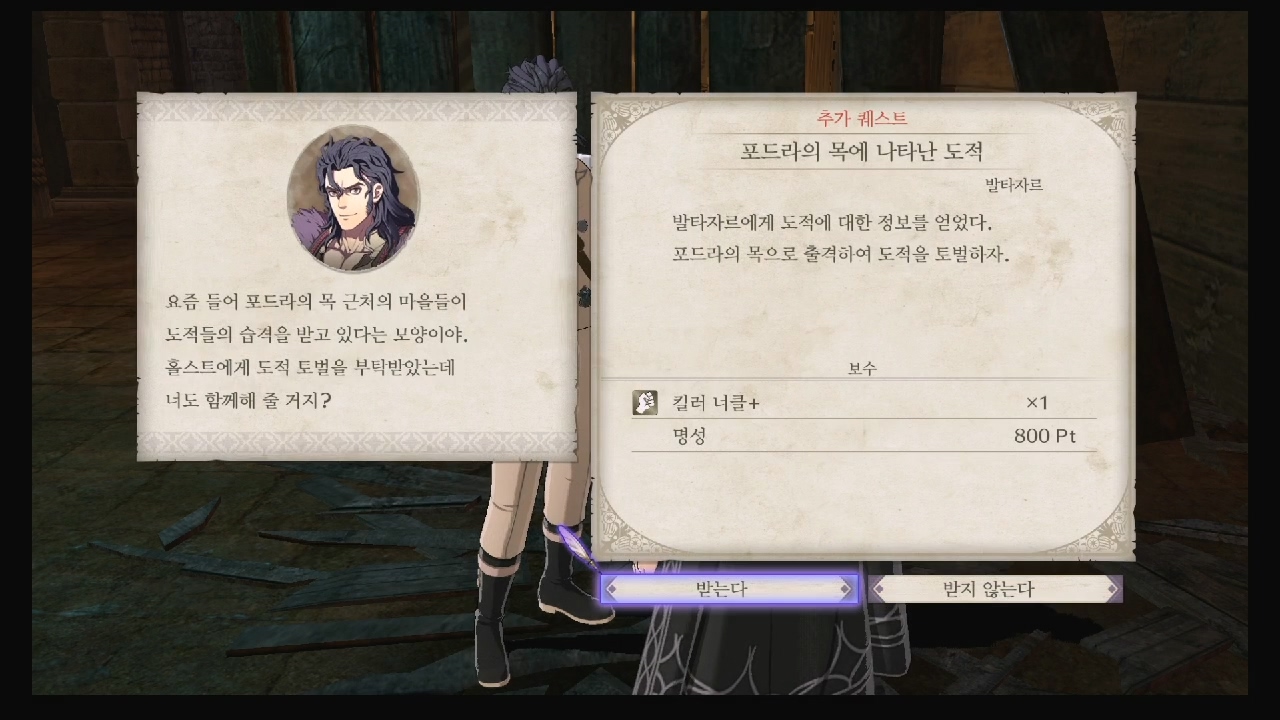1280x720 pixels.
Task: Expand the 보수 rewards section
Action: pos(866,368)
